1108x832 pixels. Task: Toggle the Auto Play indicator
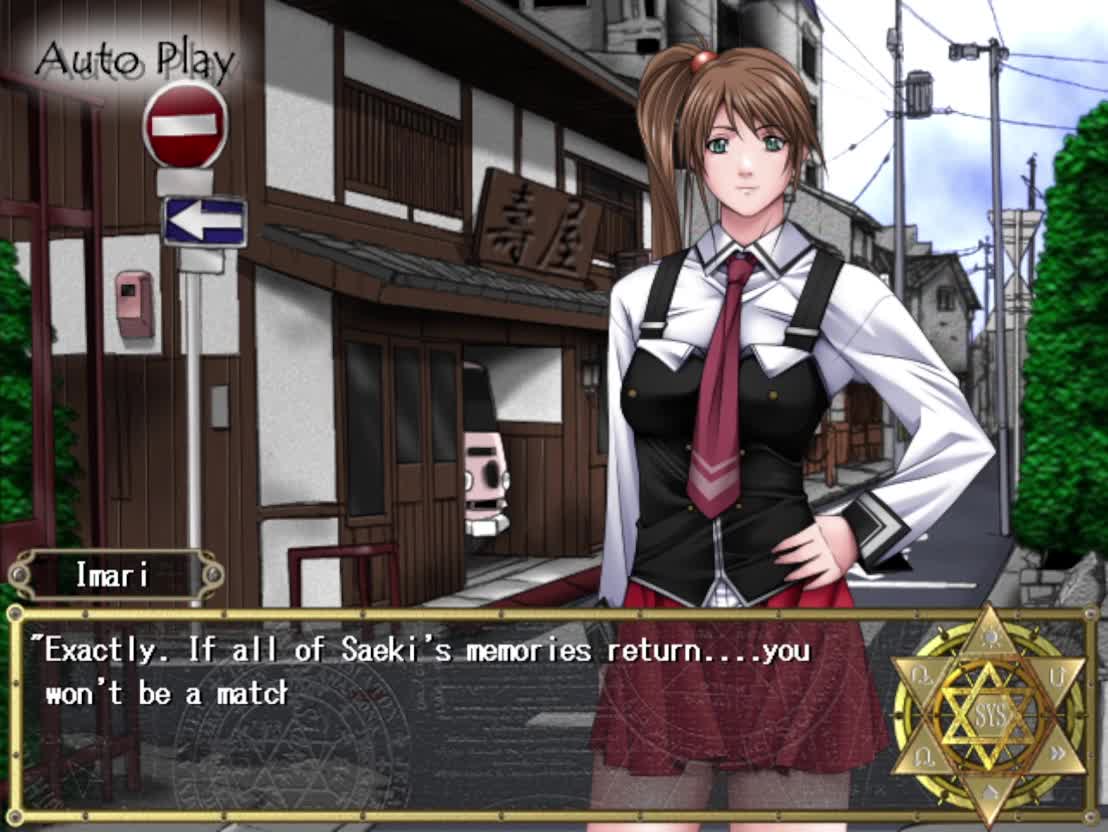pyautogui.click(x=135, y=62)
